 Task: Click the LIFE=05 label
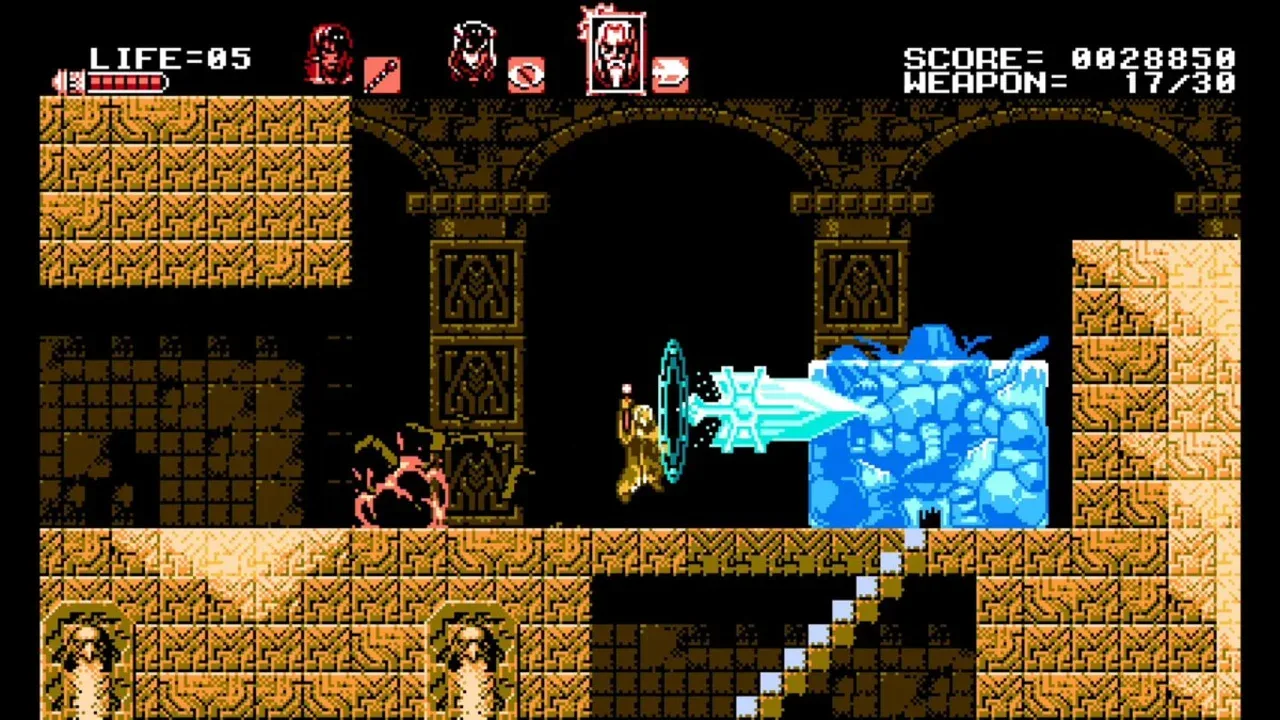170,55
